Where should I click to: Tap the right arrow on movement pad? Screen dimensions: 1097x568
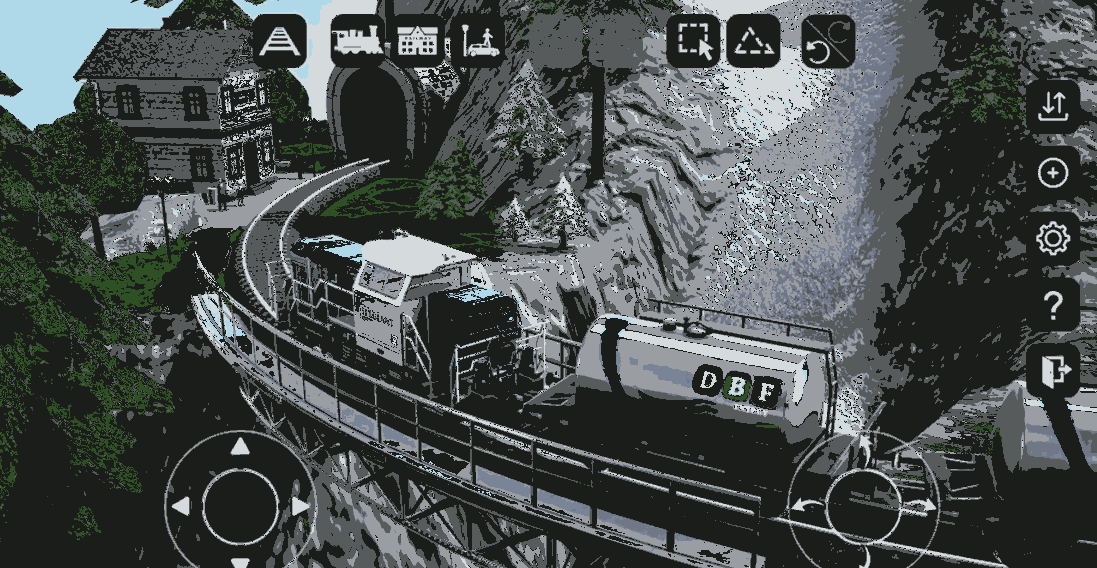pyautogui.click(x=300, y=507)
